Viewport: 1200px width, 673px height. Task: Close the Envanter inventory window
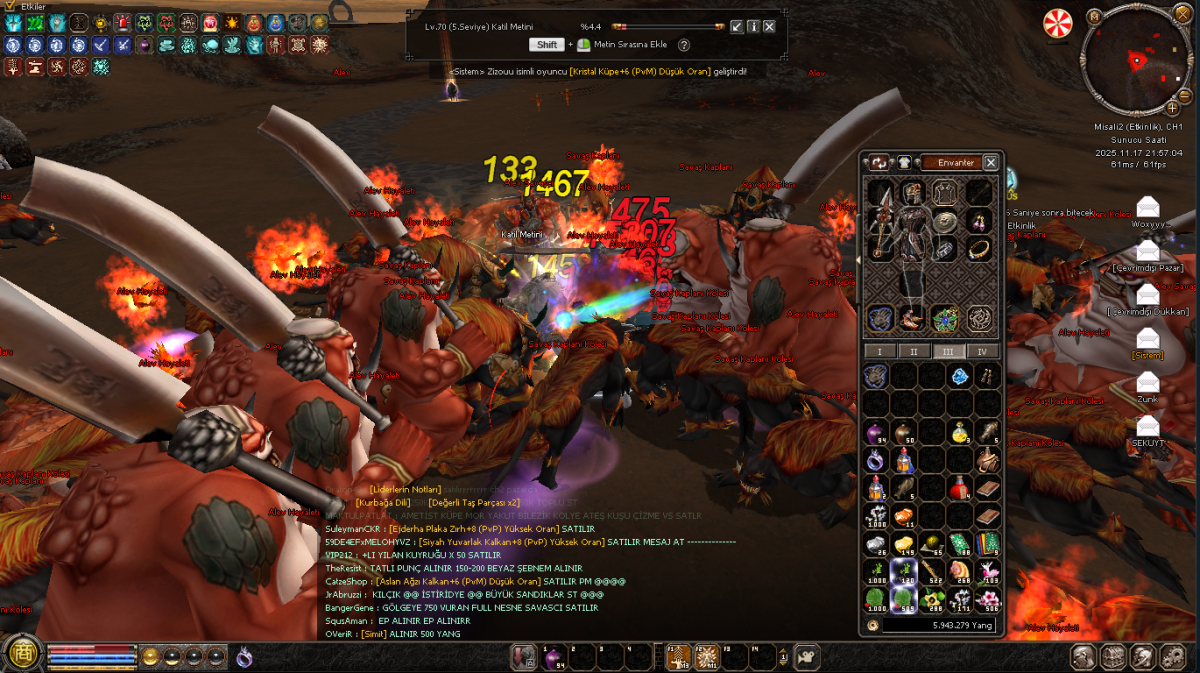[x=990, y=162]
